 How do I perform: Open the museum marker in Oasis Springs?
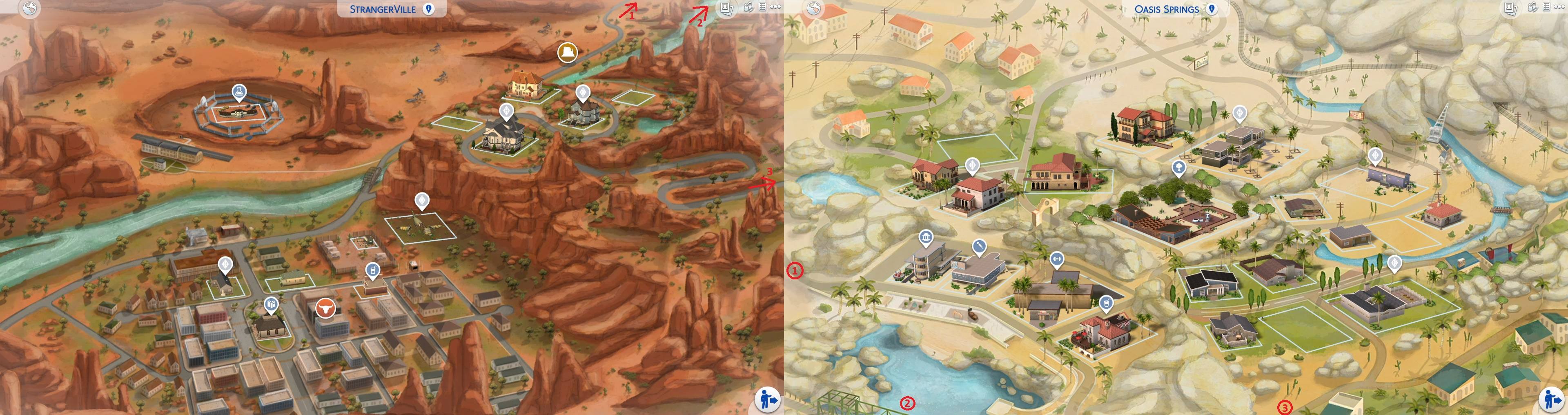coord(926,237)
